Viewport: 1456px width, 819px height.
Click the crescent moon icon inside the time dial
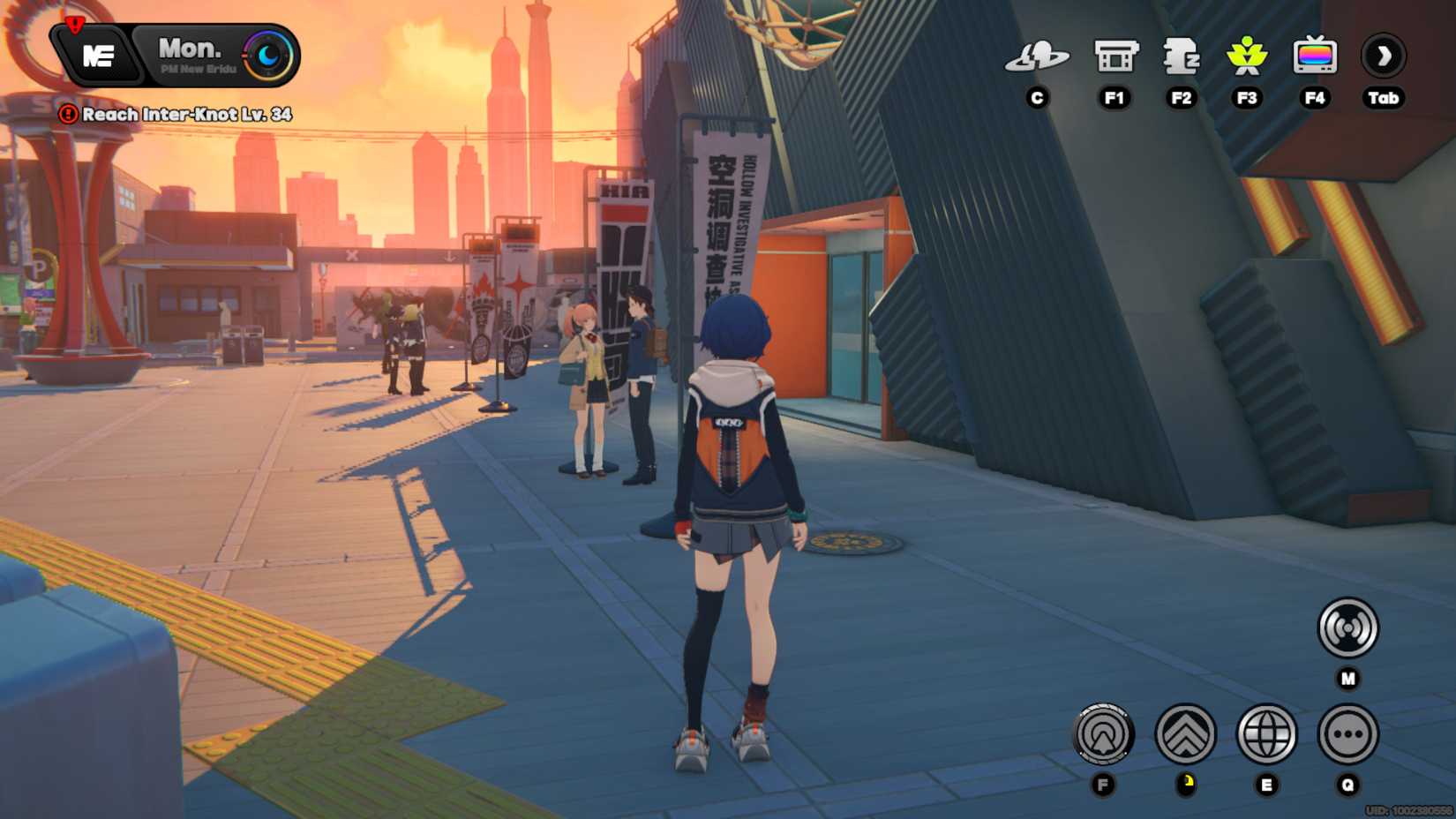[267, 55]
